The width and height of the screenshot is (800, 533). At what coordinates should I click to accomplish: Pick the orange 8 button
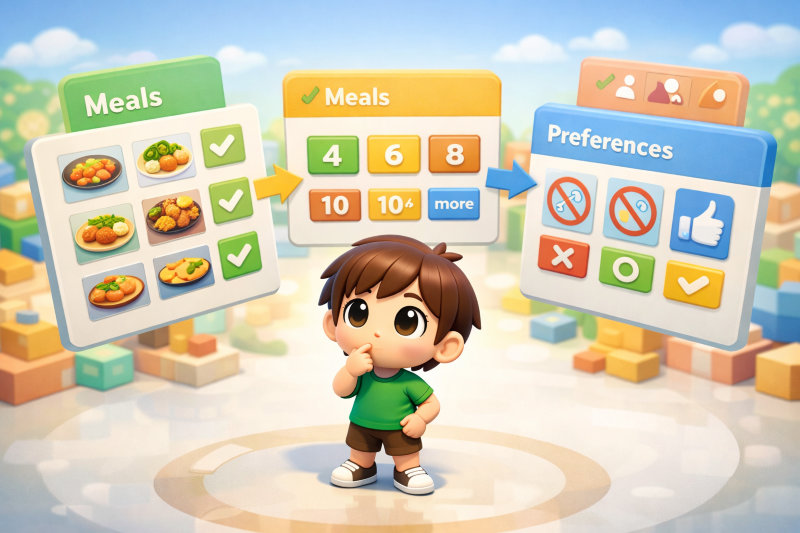pos(454,155)
